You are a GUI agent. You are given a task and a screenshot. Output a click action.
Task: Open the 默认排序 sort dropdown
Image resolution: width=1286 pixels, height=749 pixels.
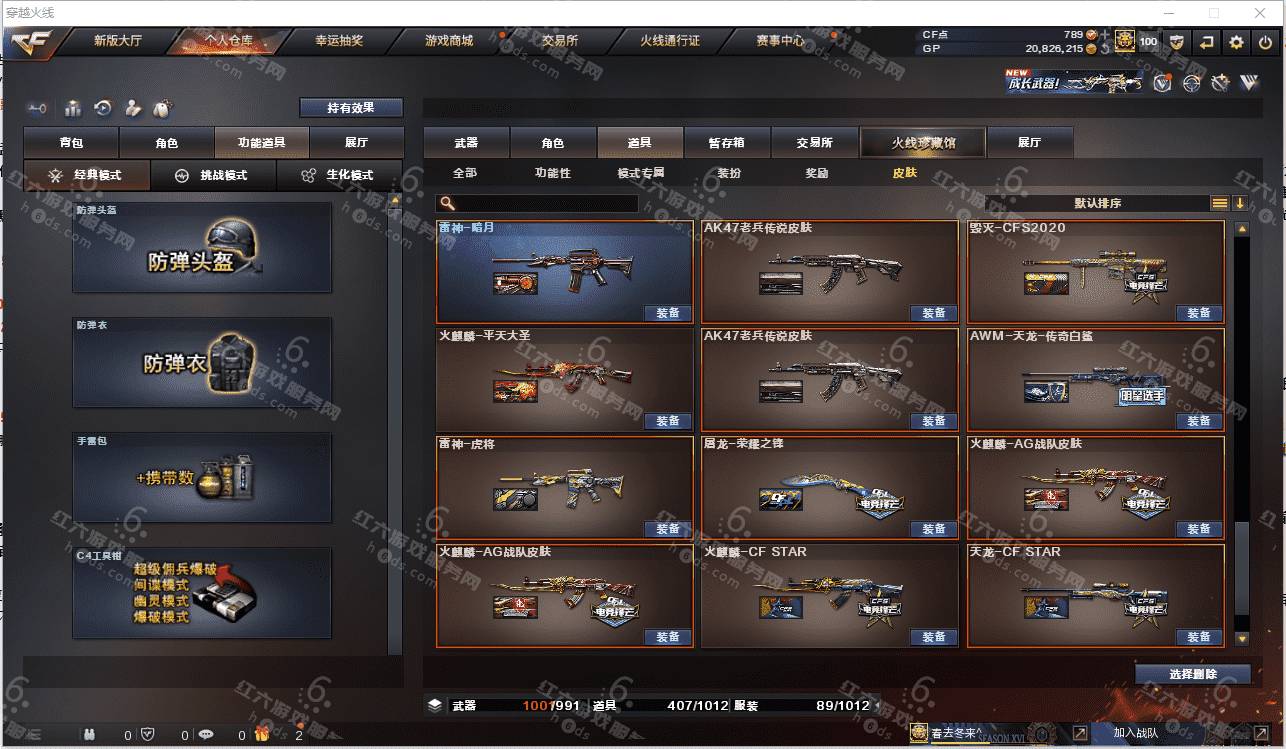[1098, 203]
